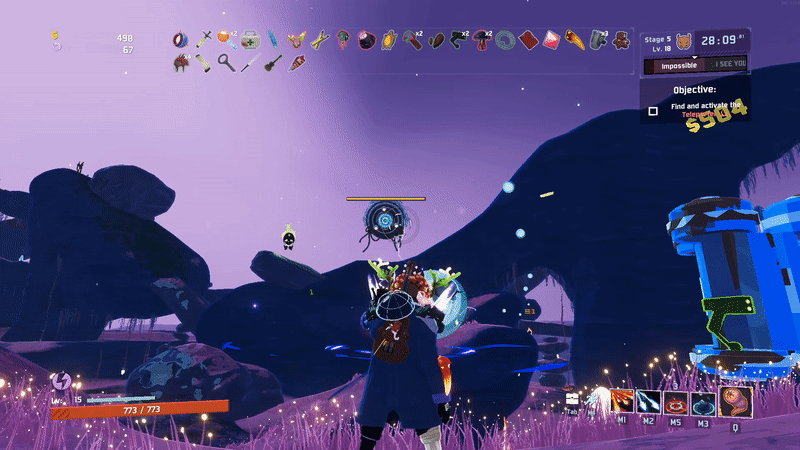The width and height of the screenshot is (800, 450).
Task: Click the sword item icon
Action: [204, 40]
